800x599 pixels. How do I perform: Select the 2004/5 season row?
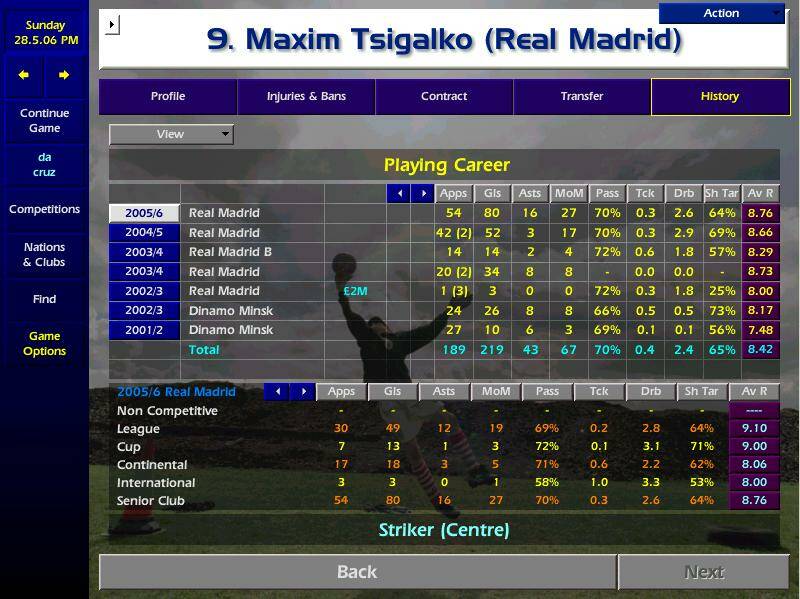(144, 233)
